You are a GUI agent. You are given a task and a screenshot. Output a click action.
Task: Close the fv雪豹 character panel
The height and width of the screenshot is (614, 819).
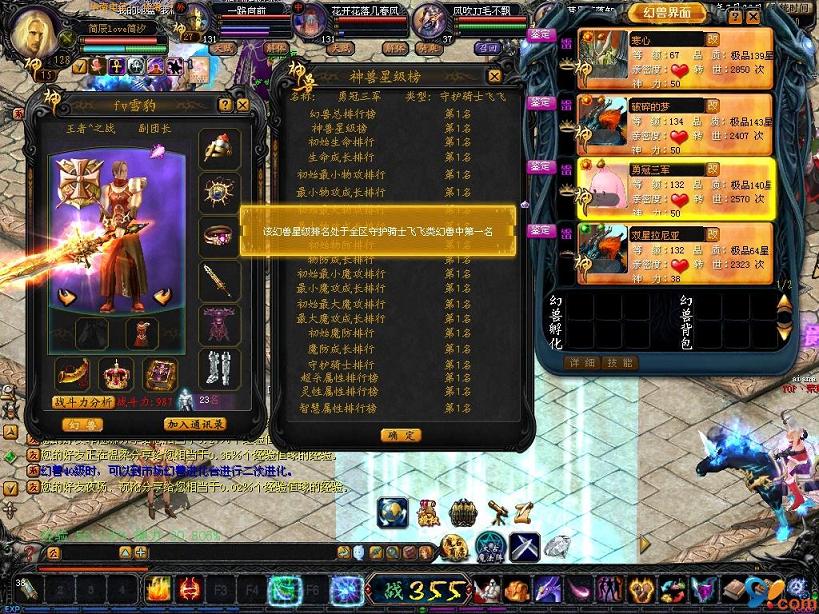(242, 103)
